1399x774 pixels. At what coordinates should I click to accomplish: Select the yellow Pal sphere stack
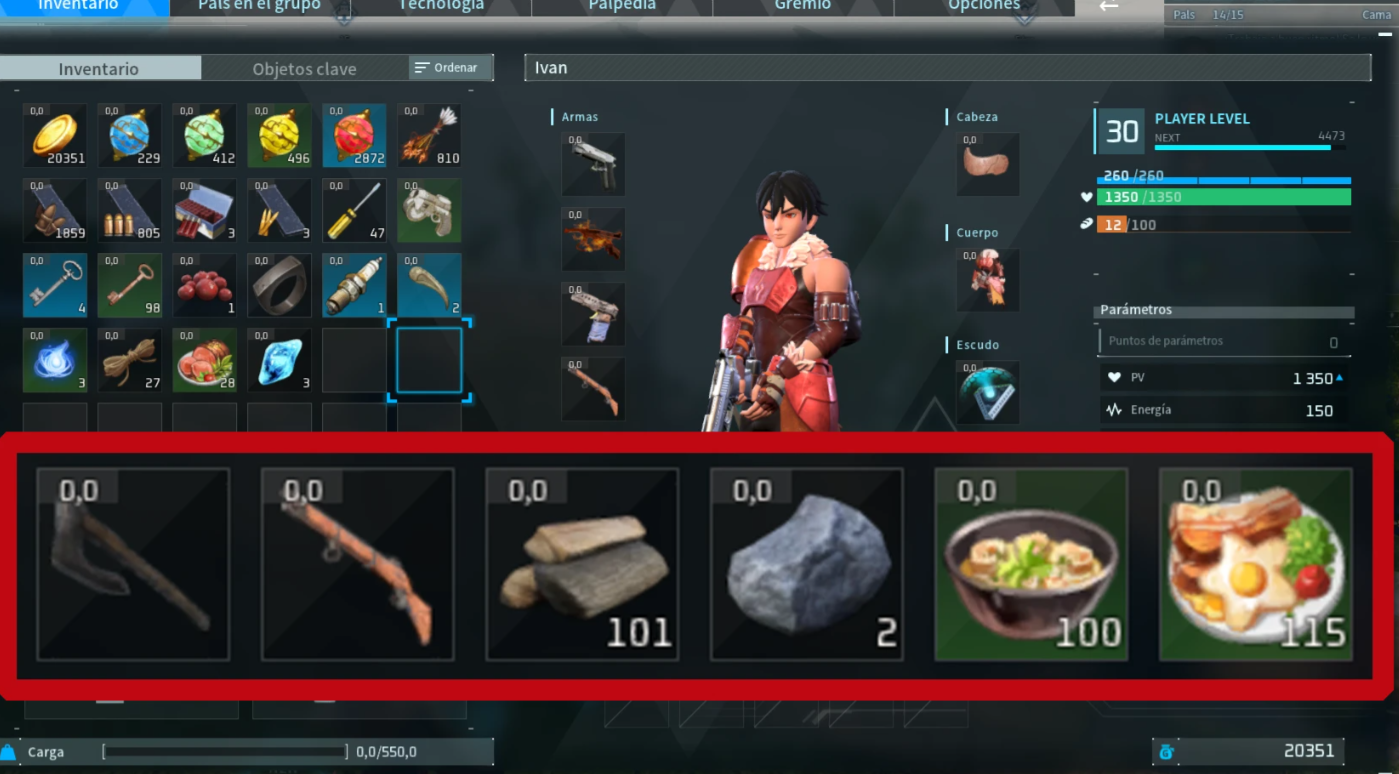pyautogui.click(x=279, y=135)
